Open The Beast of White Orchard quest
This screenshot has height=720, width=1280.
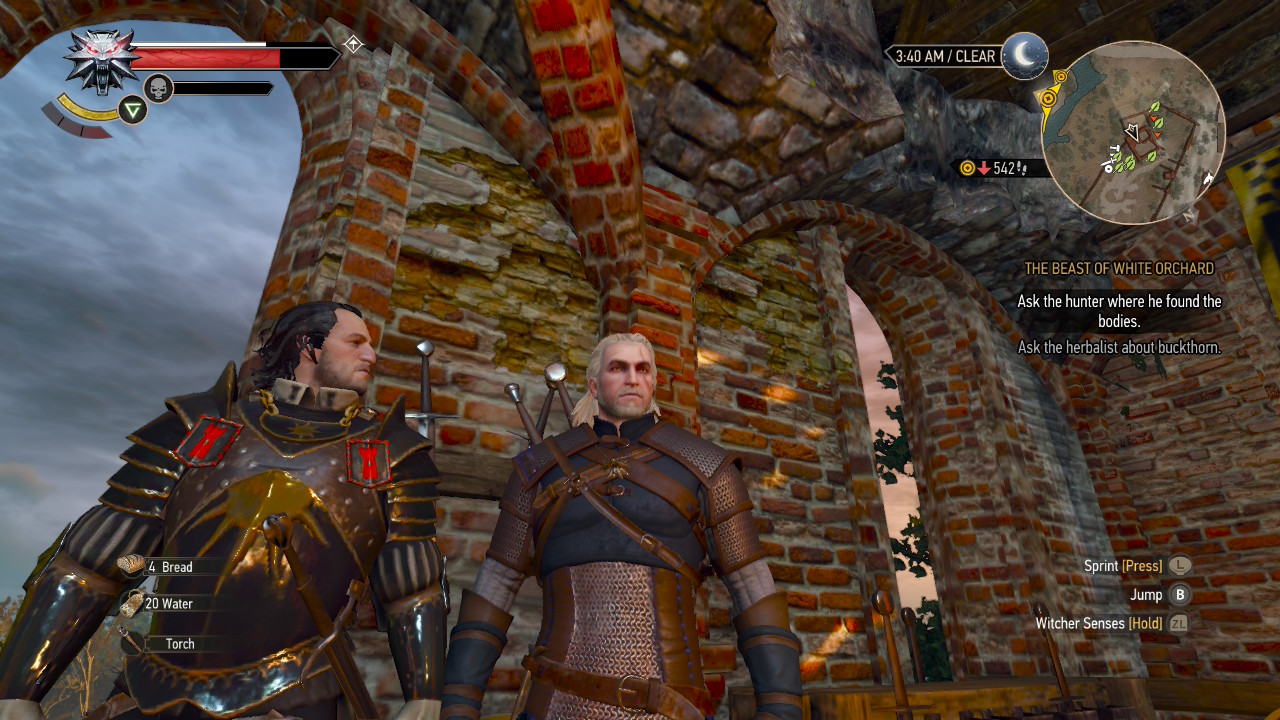[1119, 269]
